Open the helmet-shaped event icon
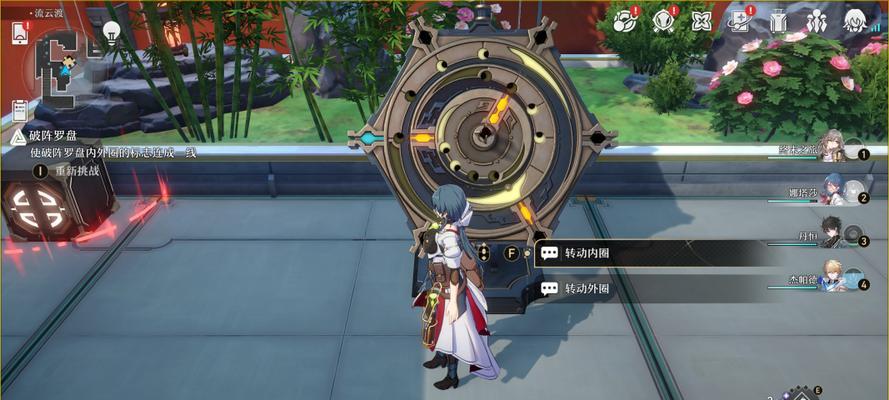 (x=663, y=19)
